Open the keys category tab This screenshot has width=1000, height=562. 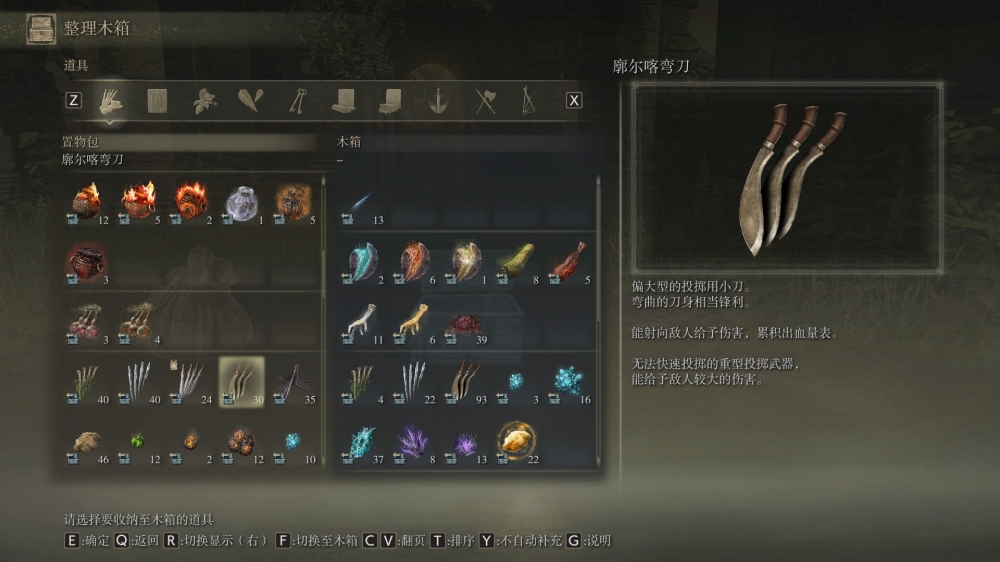coord(297,100)
